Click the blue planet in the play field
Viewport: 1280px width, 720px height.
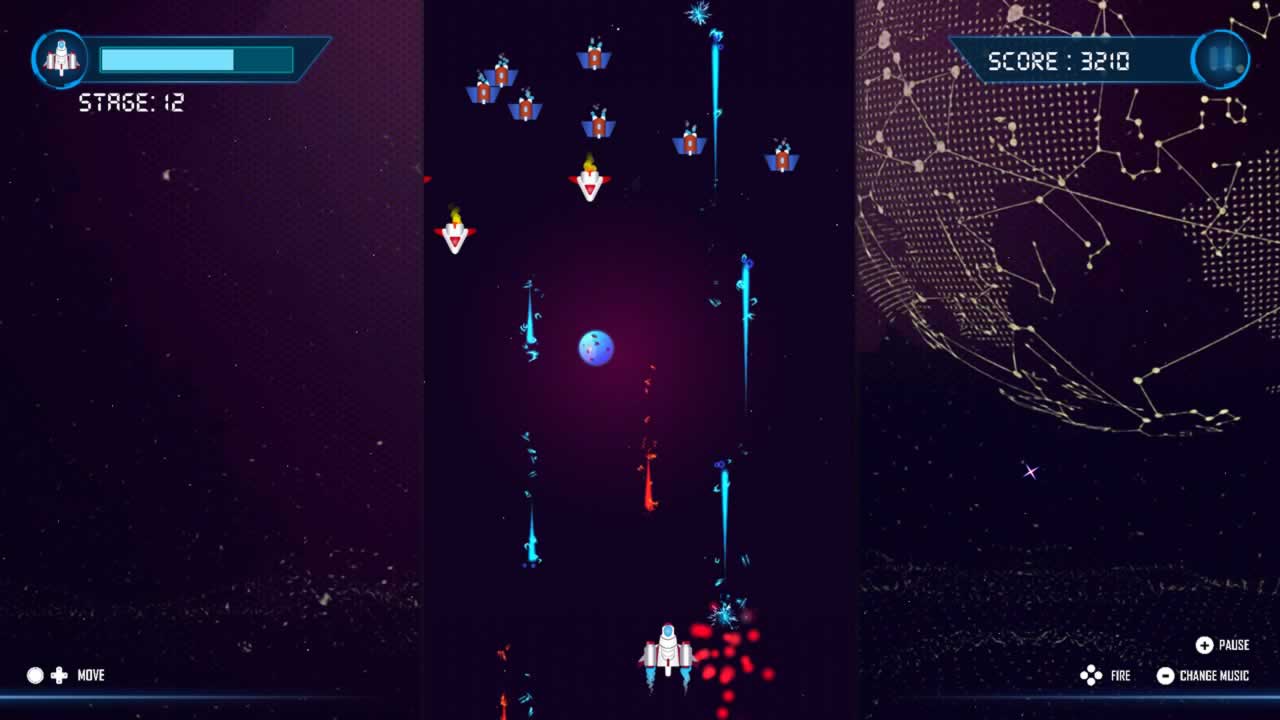(597, 347)
